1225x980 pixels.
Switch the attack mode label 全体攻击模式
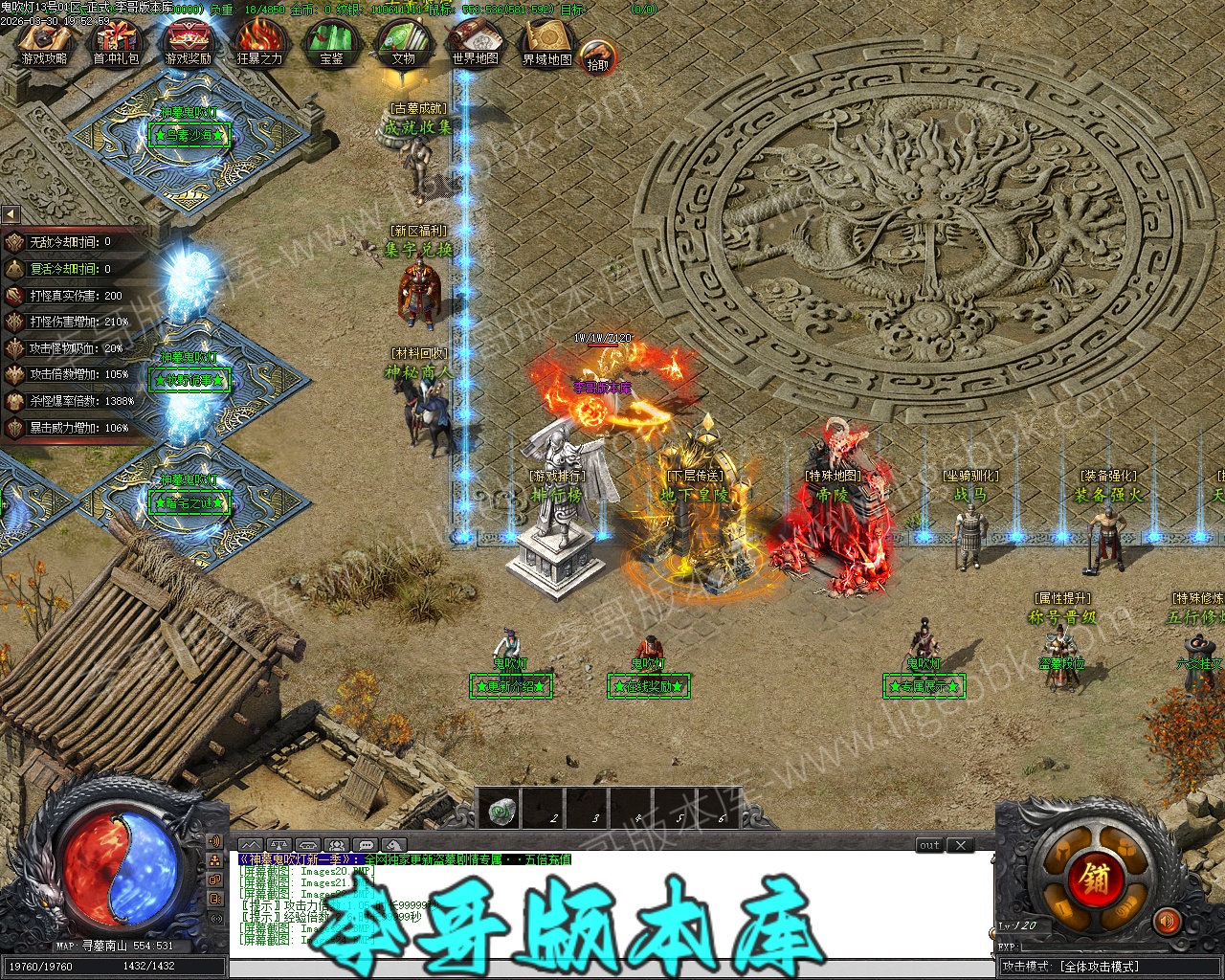1099,967
